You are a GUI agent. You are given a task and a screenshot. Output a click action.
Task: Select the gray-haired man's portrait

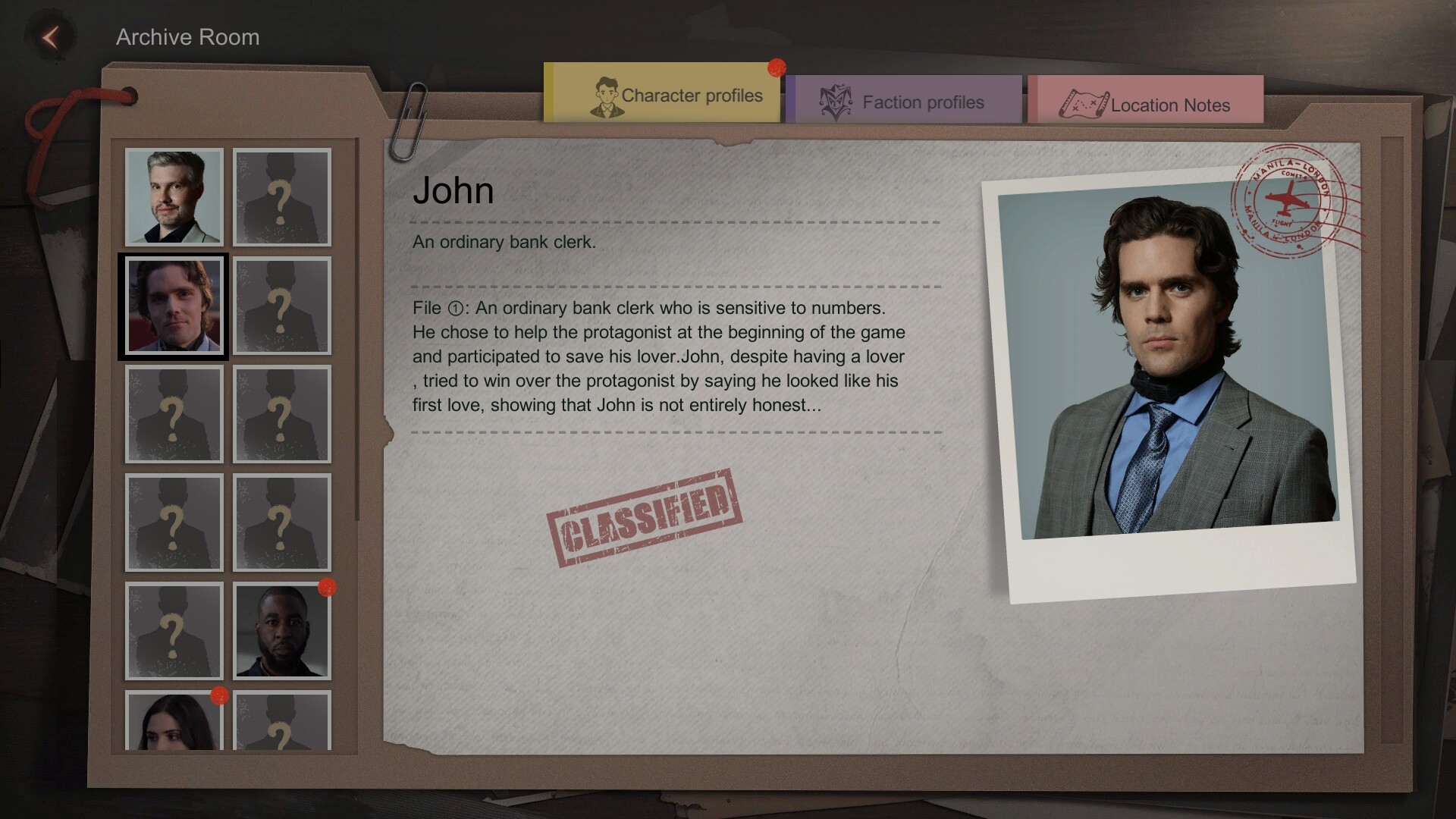pos(174,197)
